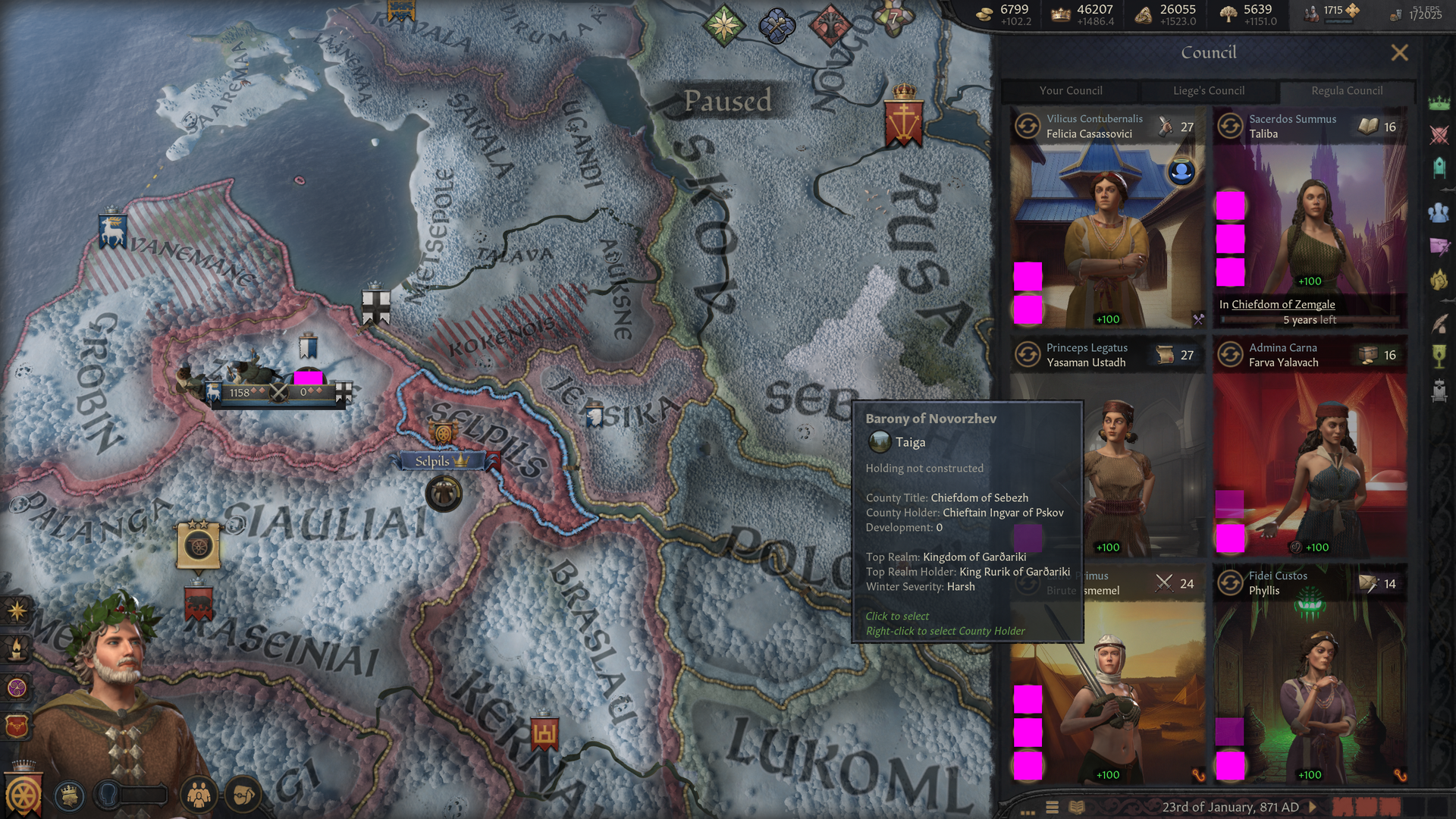Open the game menu hamburger icon

tap(1053, 807)
